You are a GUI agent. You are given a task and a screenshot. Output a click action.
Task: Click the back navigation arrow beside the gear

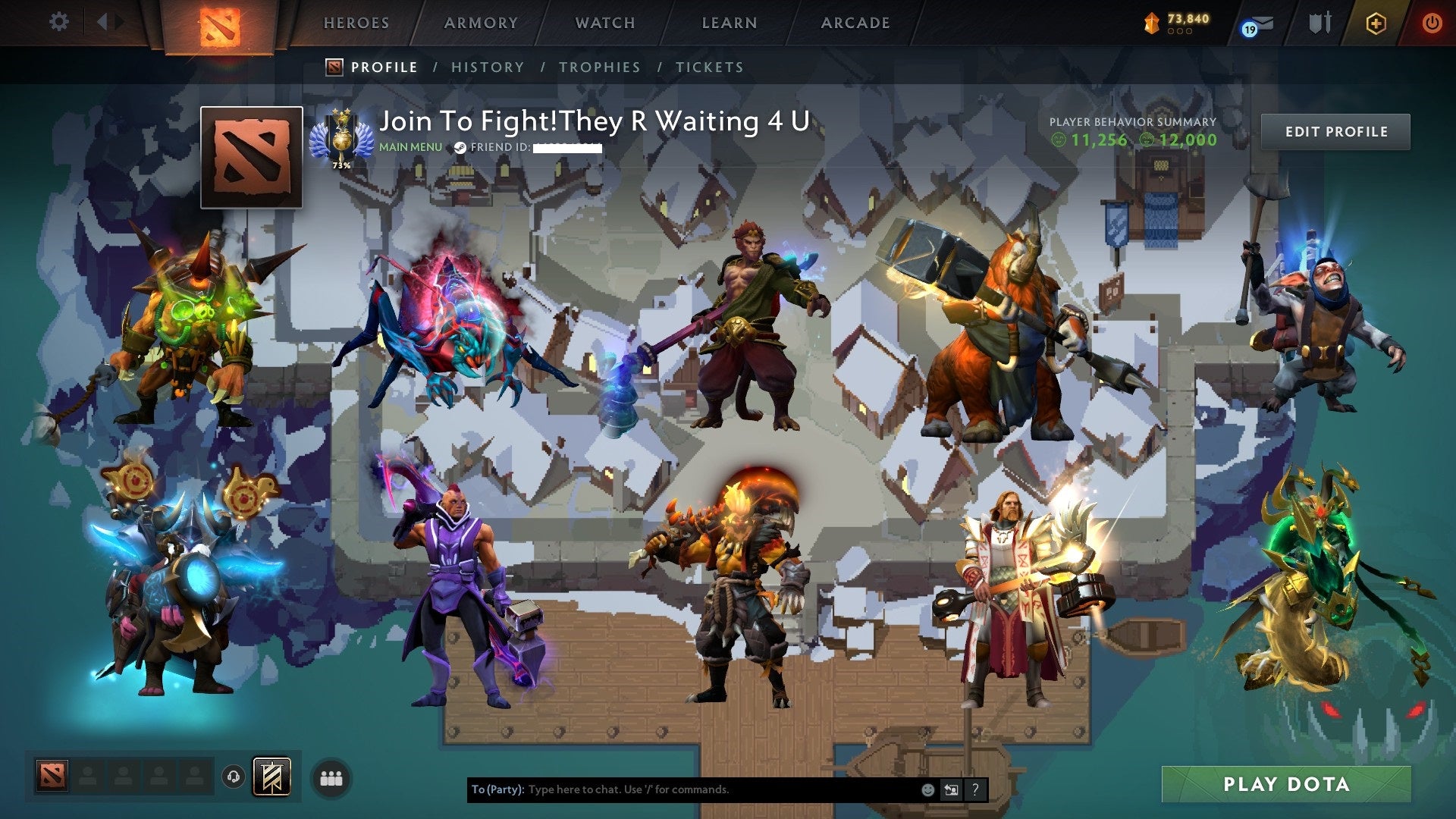[104, 22]
